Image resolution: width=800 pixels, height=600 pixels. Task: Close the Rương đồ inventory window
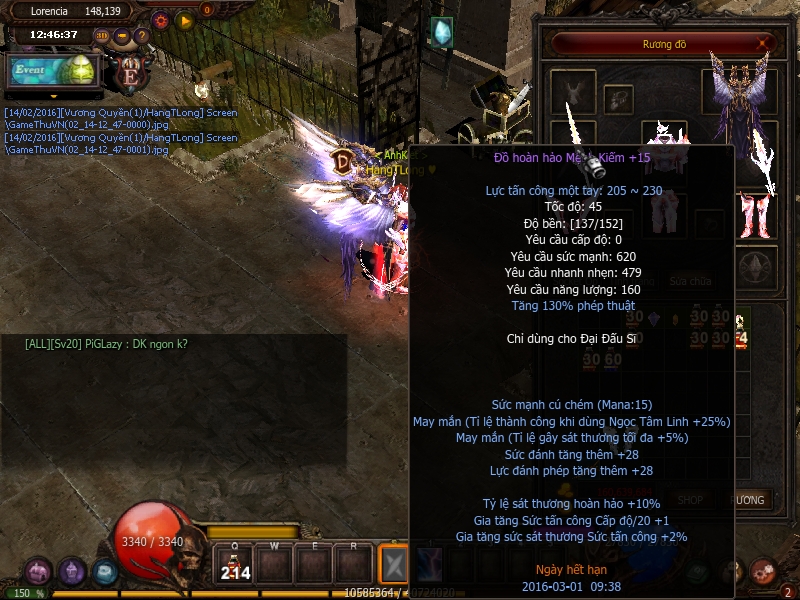765,43
